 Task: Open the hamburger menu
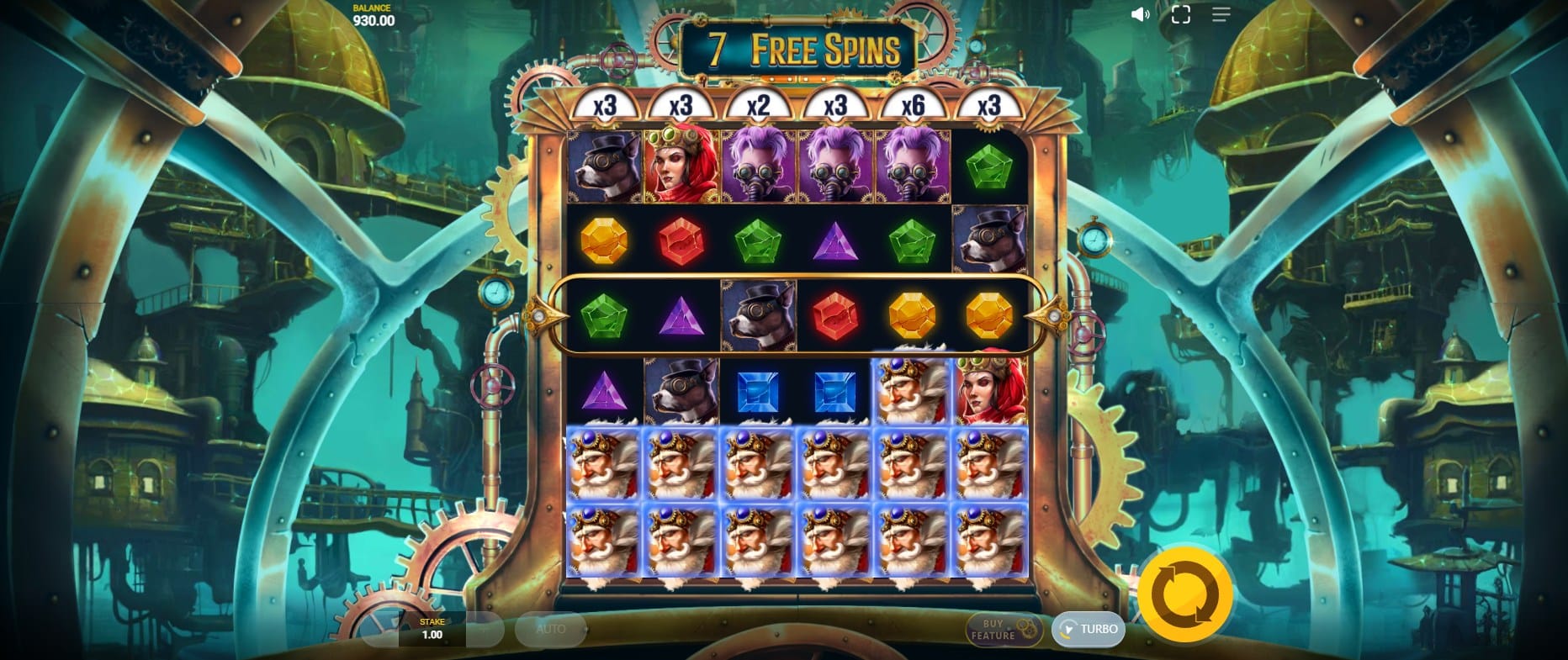pos(1221,14)
